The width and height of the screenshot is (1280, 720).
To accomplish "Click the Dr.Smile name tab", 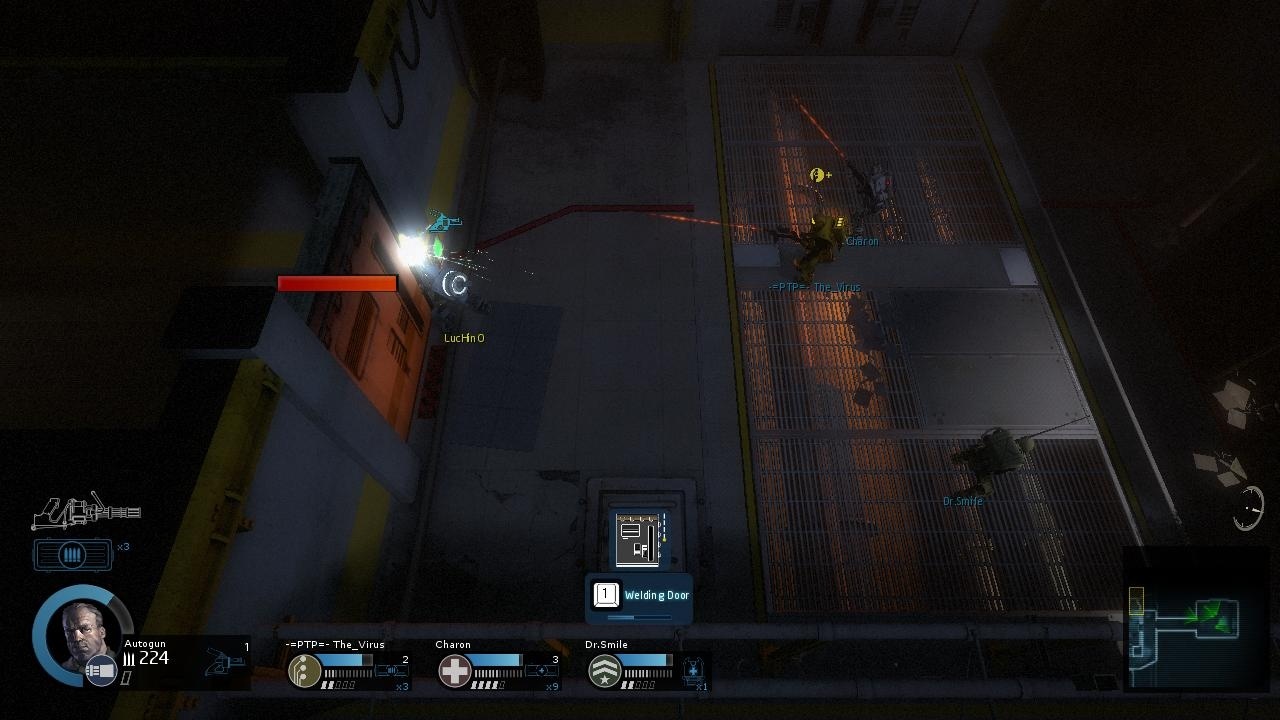I will point(606,644).
